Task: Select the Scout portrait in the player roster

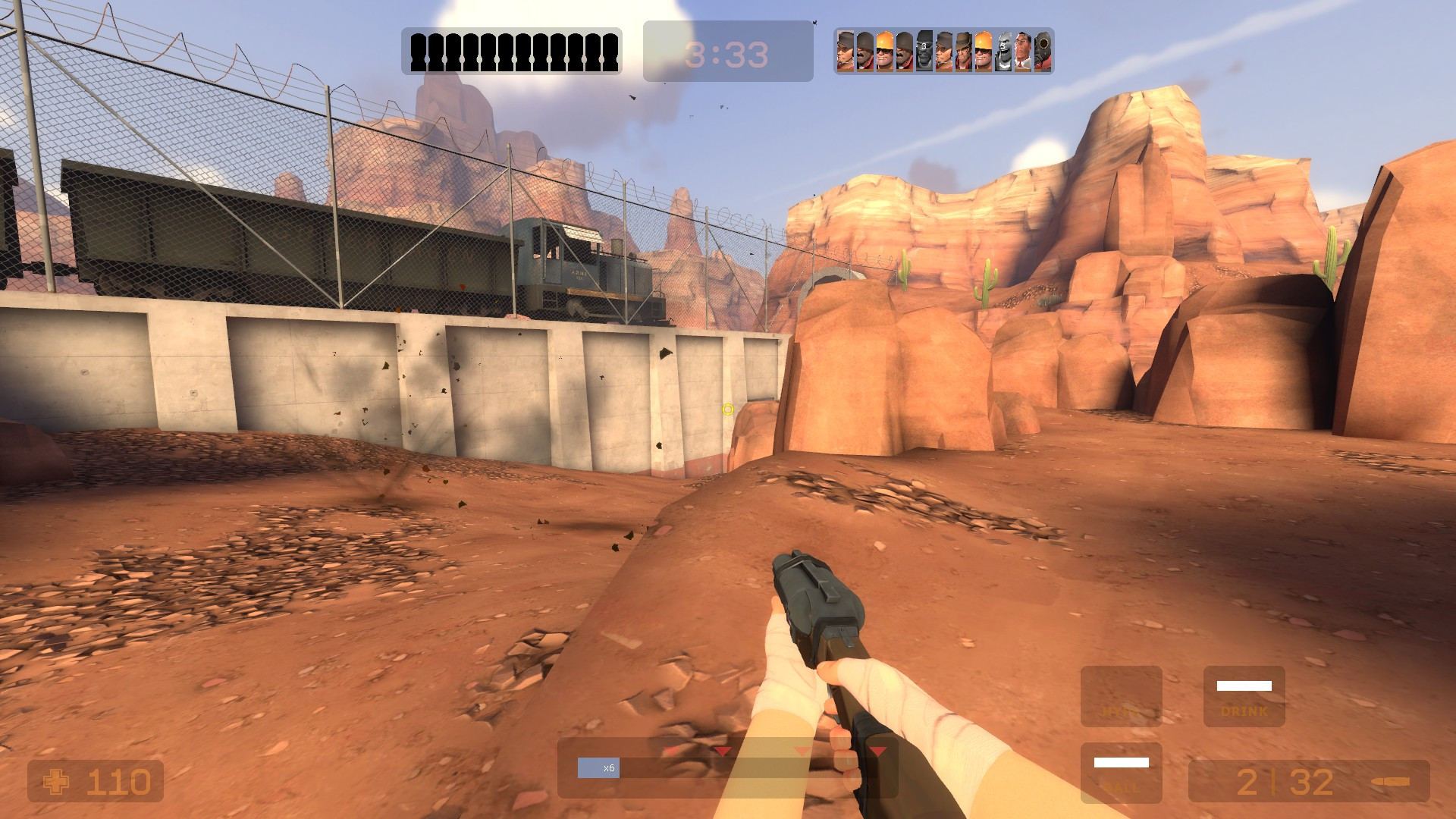Action: point(845,51)
